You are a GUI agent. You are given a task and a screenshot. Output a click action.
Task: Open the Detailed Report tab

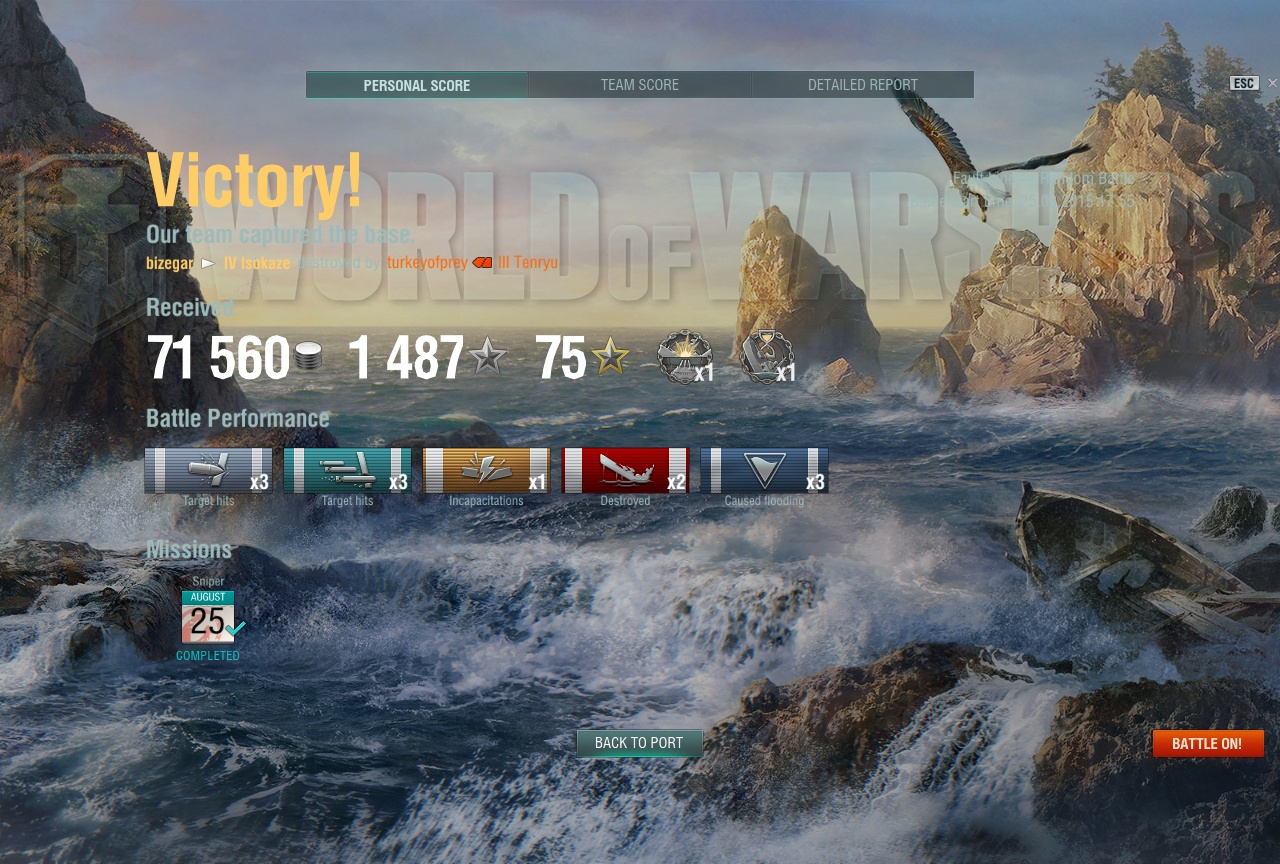click(x=862, y=85)
